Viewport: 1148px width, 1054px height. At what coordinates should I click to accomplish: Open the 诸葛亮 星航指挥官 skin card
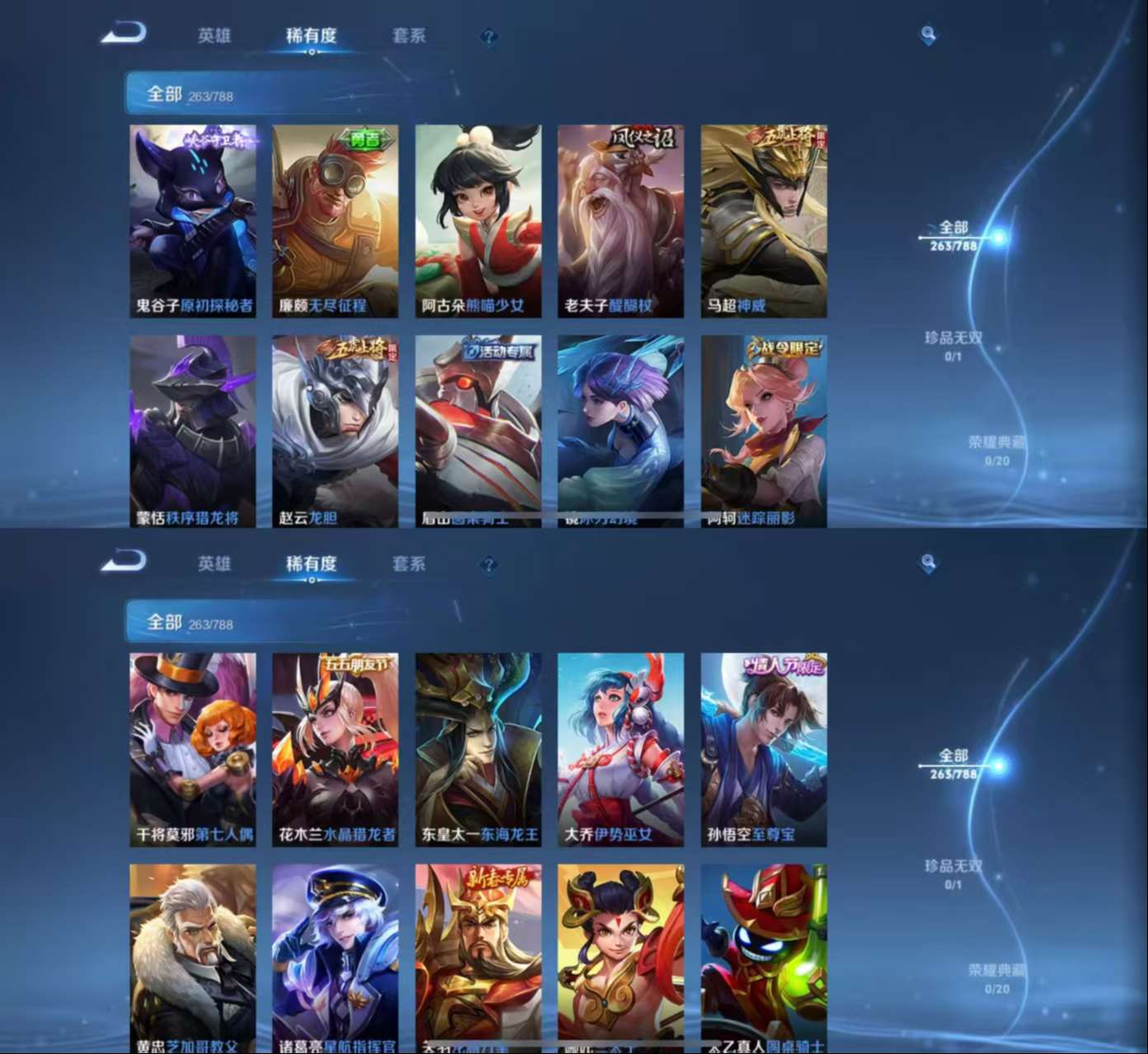335,958
